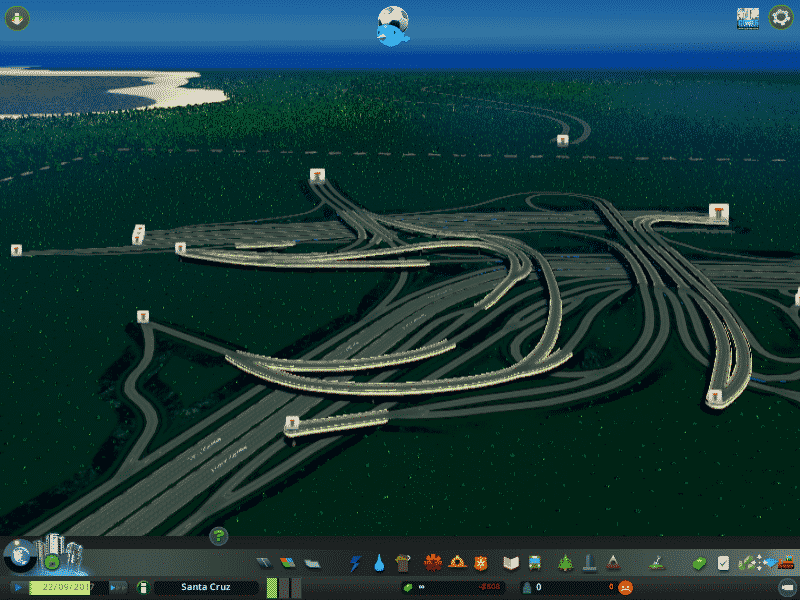
Task: Open the Fire Department menu
Action: coord(457,563)
